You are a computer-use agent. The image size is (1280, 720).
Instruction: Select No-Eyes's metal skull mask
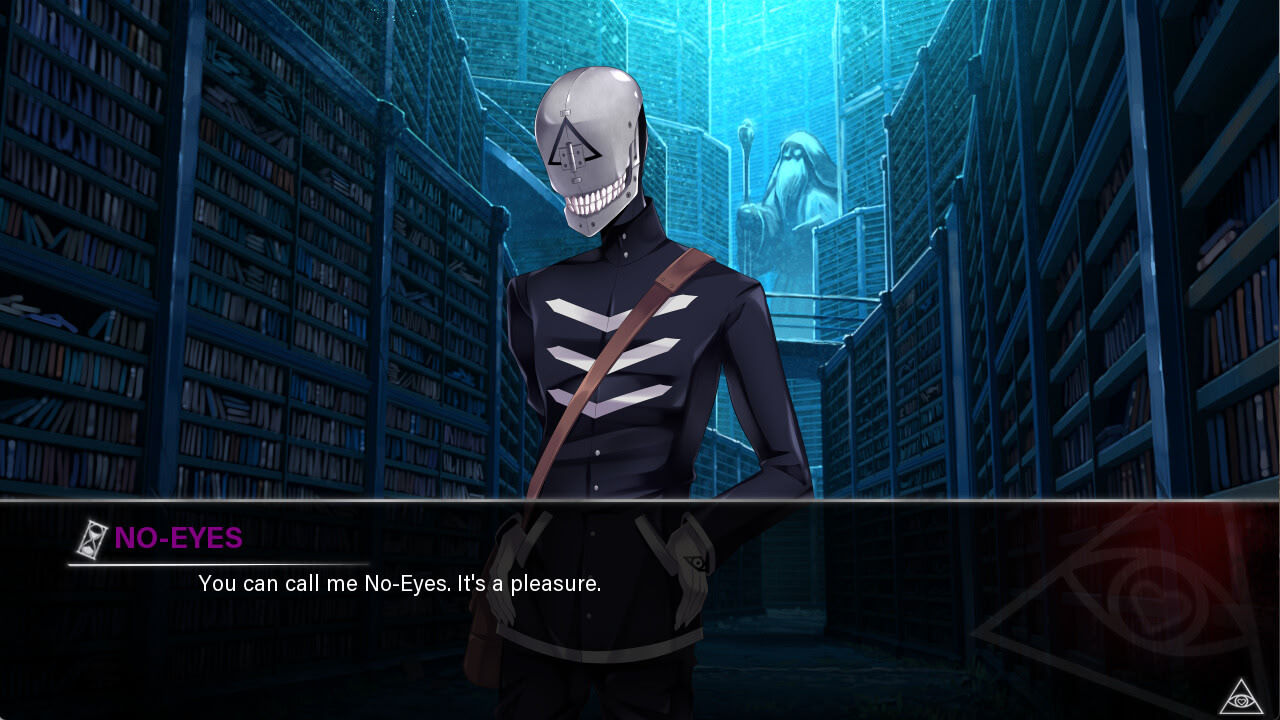pos(588,140)
